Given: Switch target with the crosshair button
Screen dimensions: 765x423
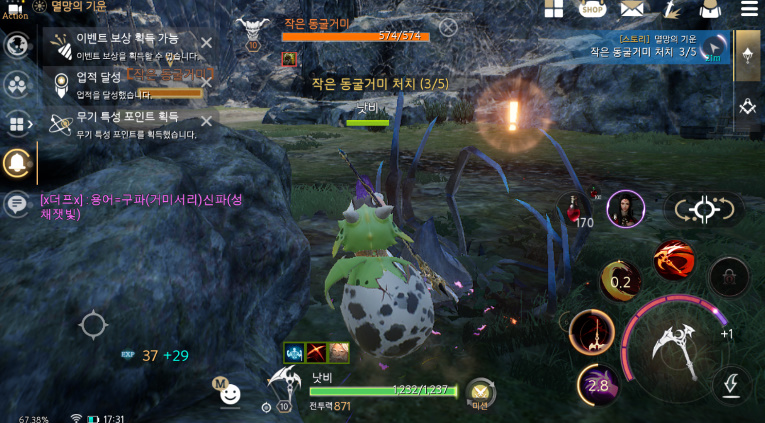Looking at the screenshot, I should point(704,209).
